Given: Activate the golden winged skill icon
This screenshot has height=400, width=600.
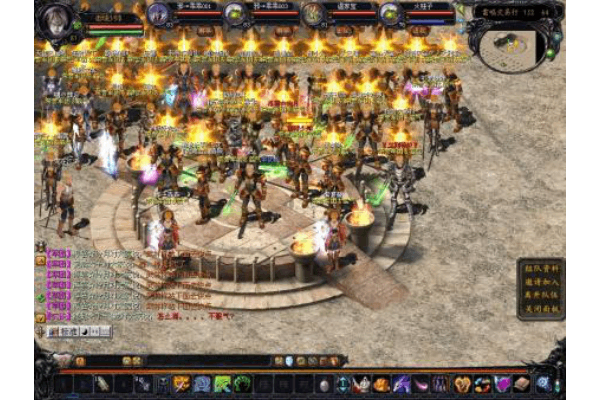Looking at the screenshot, I should (x=181, y=383).
